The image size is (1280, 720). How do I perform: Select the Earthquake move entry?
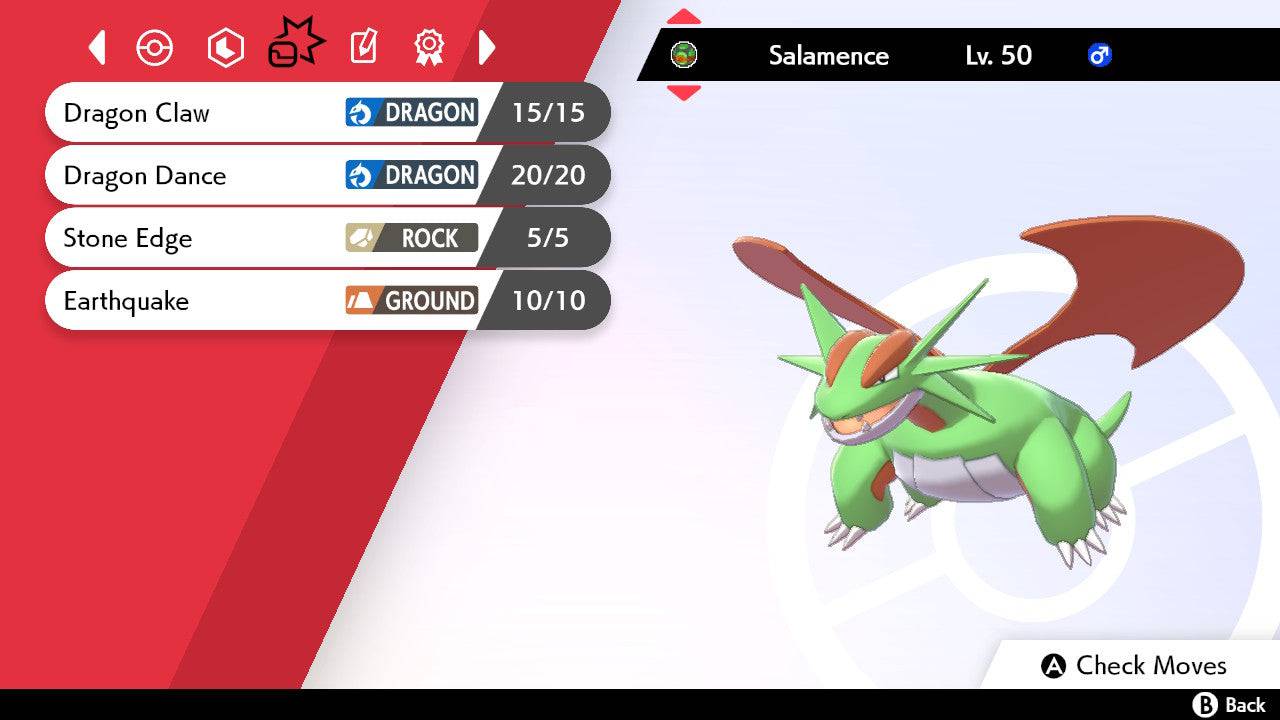coord(200,300)
